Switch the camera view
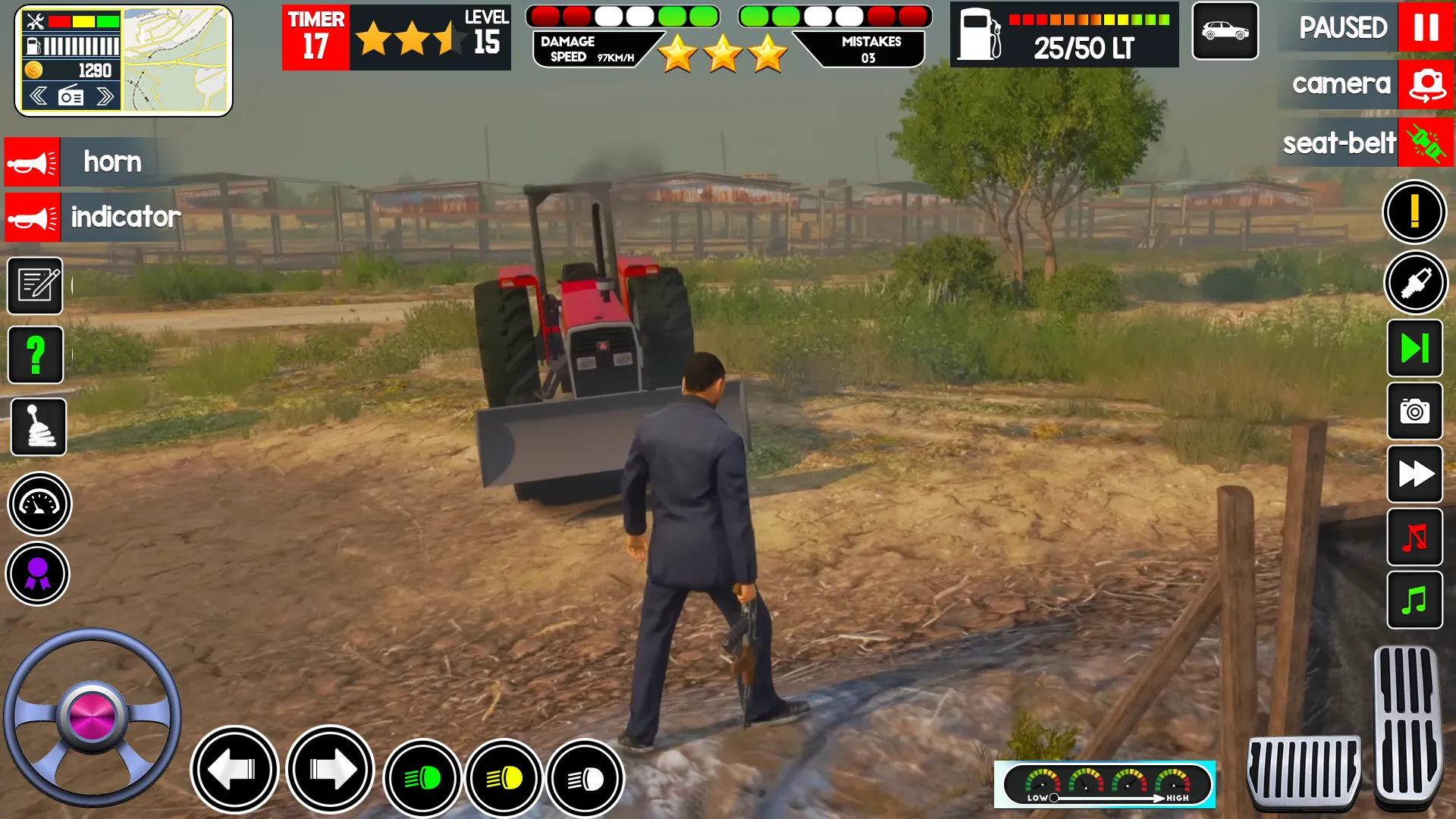1456x819 pixels. (x=1426, y=84)
